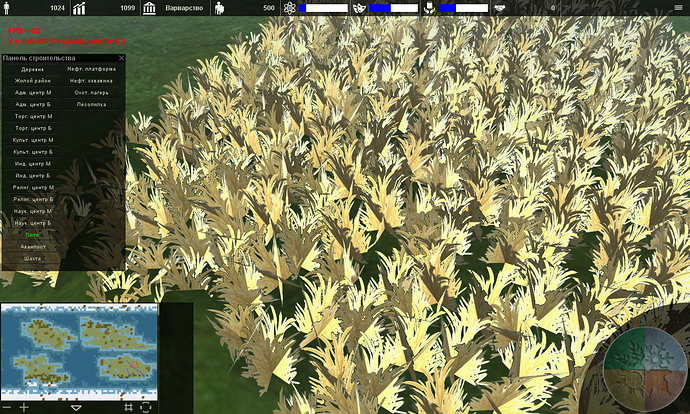Close the Панель строительства panel
The width and height of the screenshot is (690, 414).
(121, 58)
